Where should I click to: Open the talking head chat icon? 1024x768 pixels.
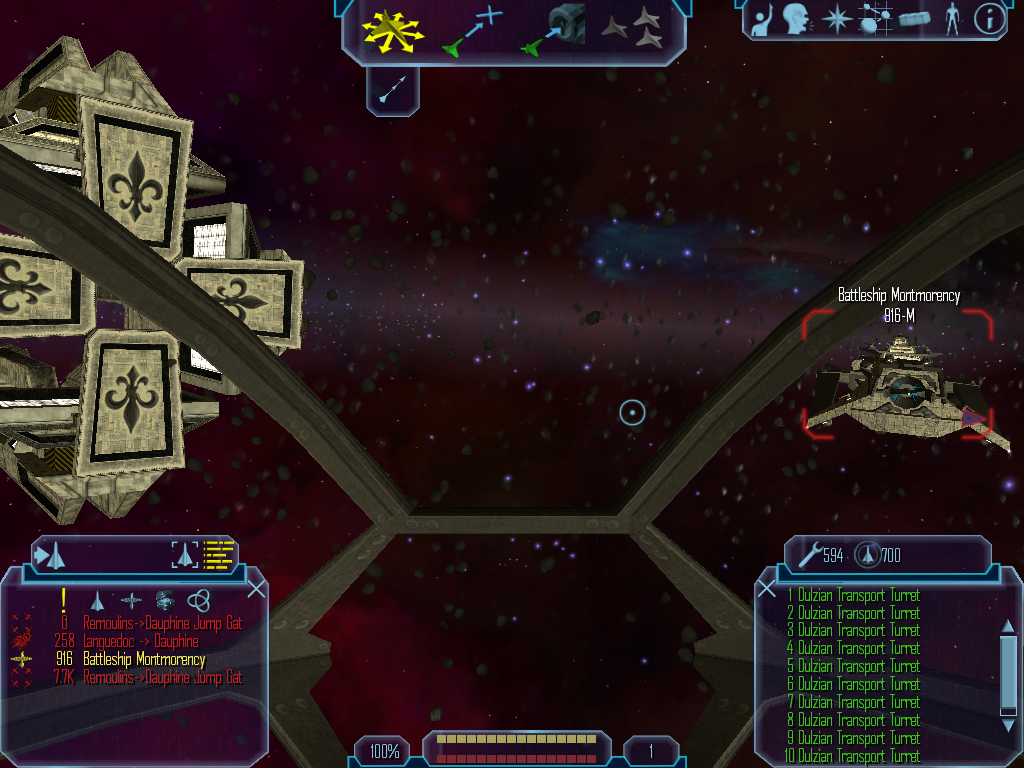796,19
